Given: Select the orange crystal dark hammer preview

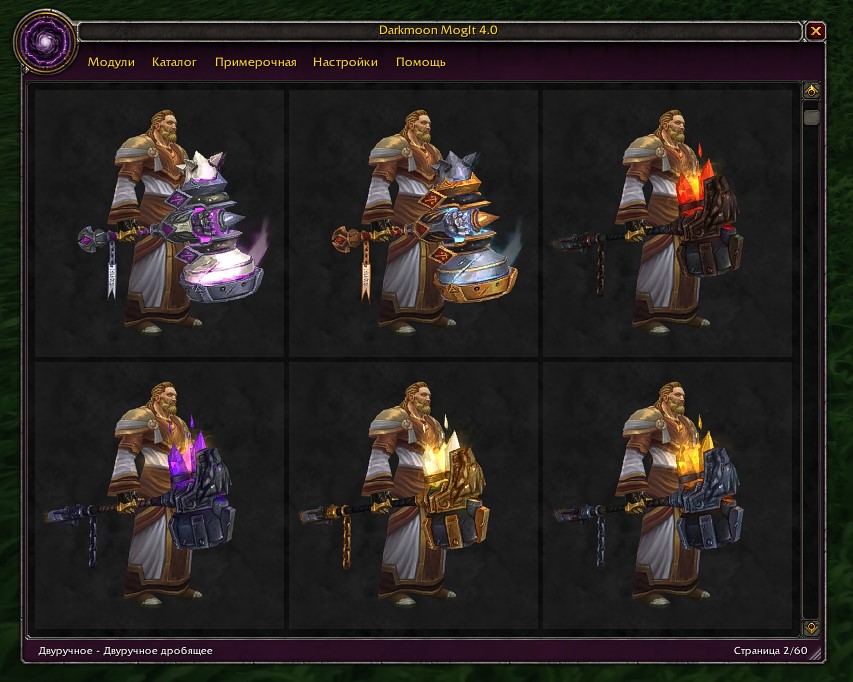Looking at the screenshot, I should tap(666, 496).
